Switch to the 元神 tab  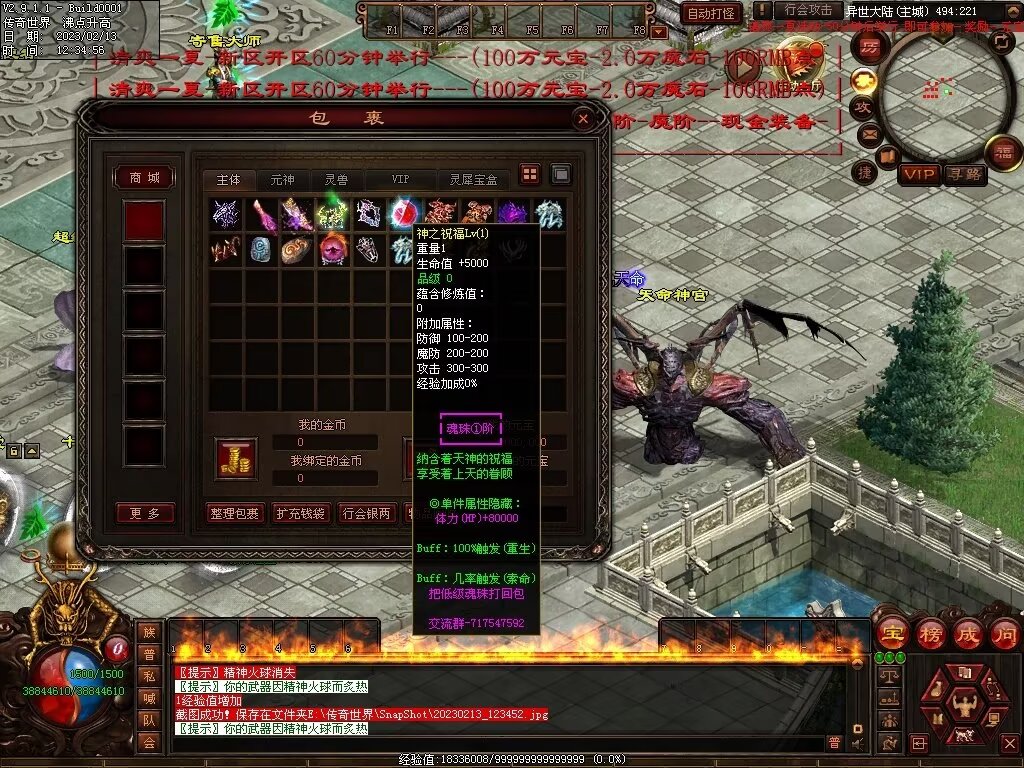282,180
